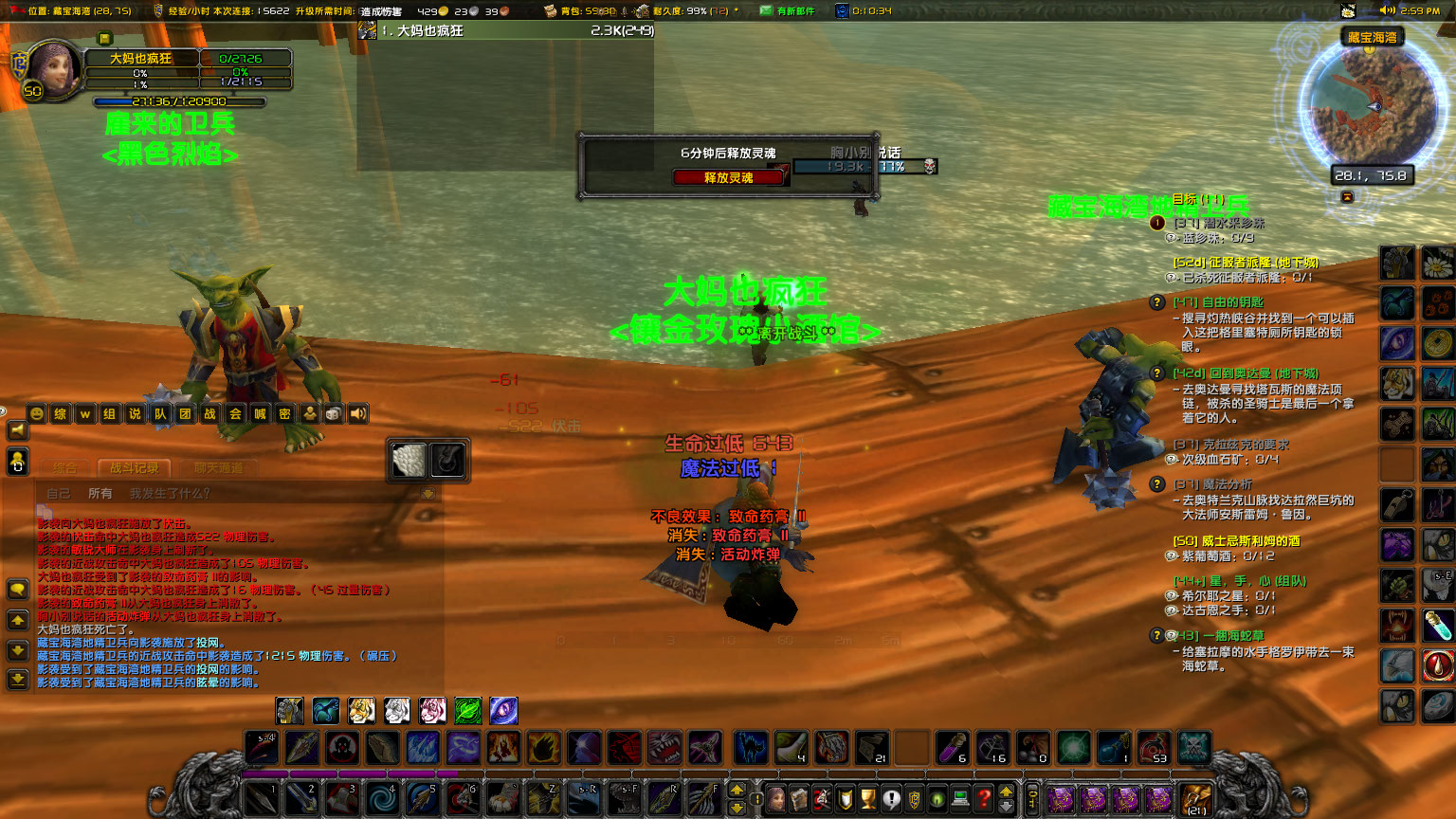1456x819 pixels.
Task: Mute sound with the speaker icon near chat buttons
Action: (x=357, y=414)
